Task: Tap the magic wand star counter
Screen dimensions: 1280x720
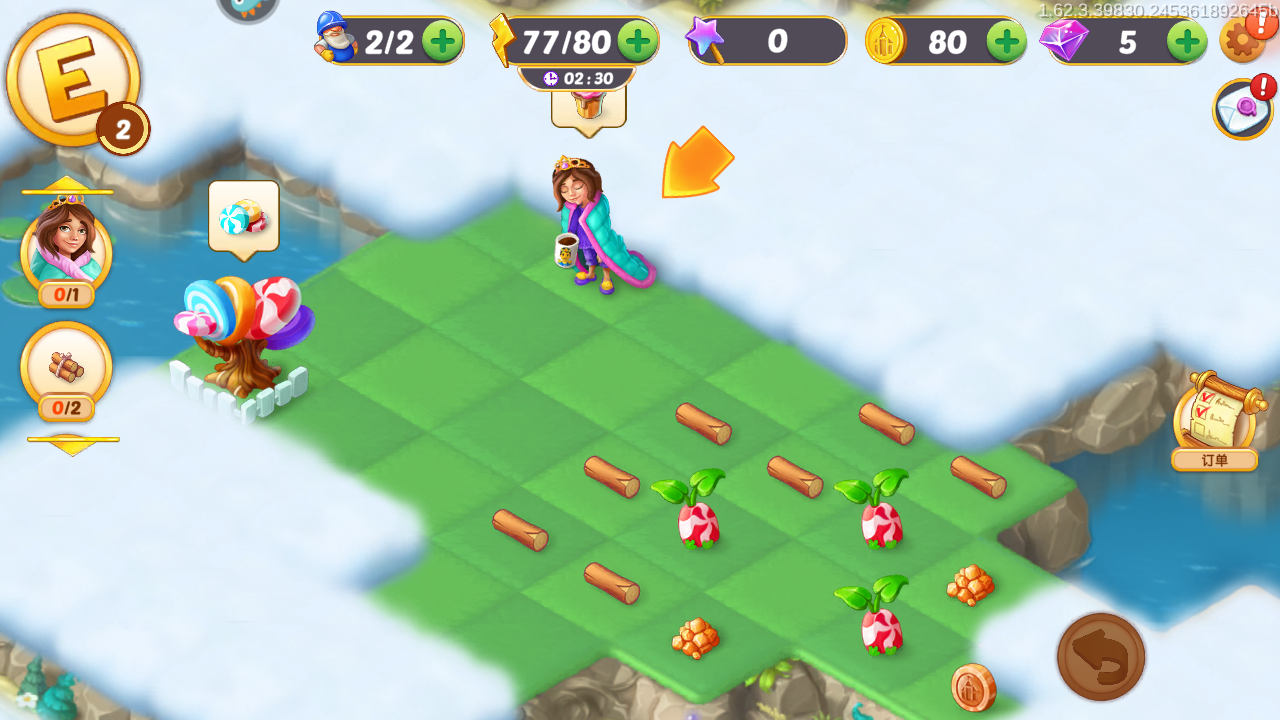Action: coord(765,41)
